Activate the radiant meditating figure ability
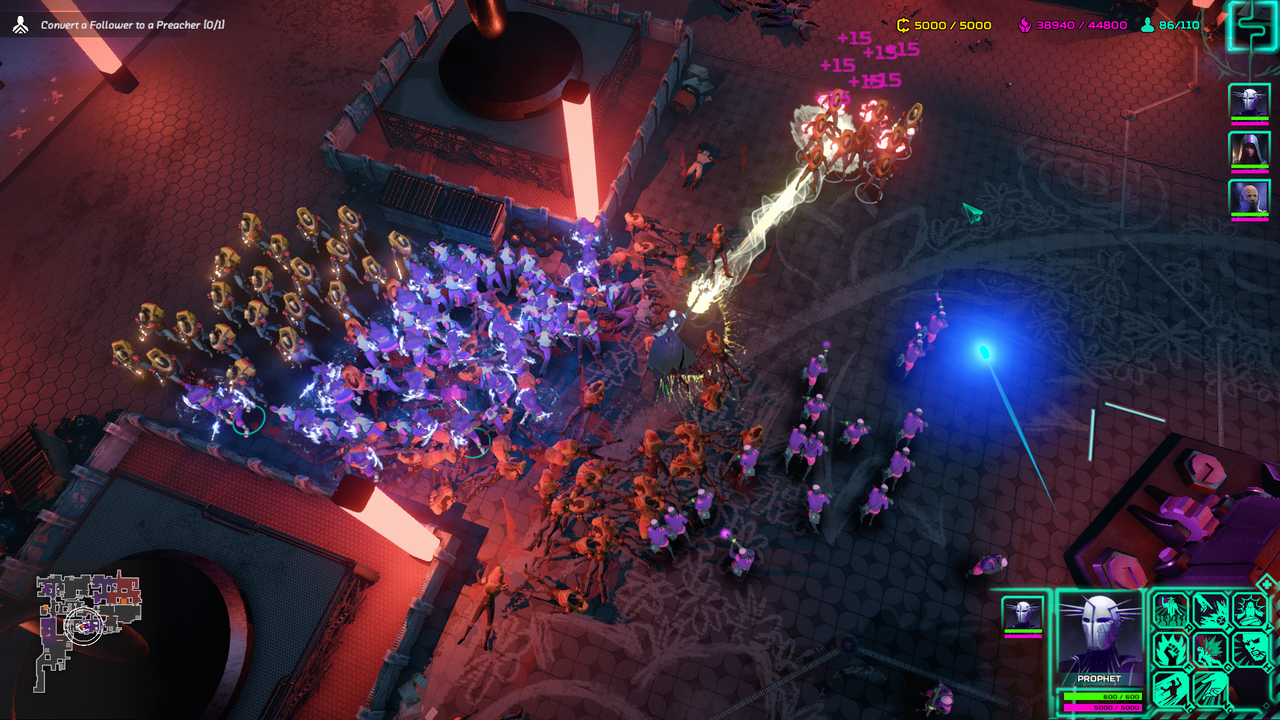Image resolution: width=1280 pixels, height=720 pixels. 1250,609
